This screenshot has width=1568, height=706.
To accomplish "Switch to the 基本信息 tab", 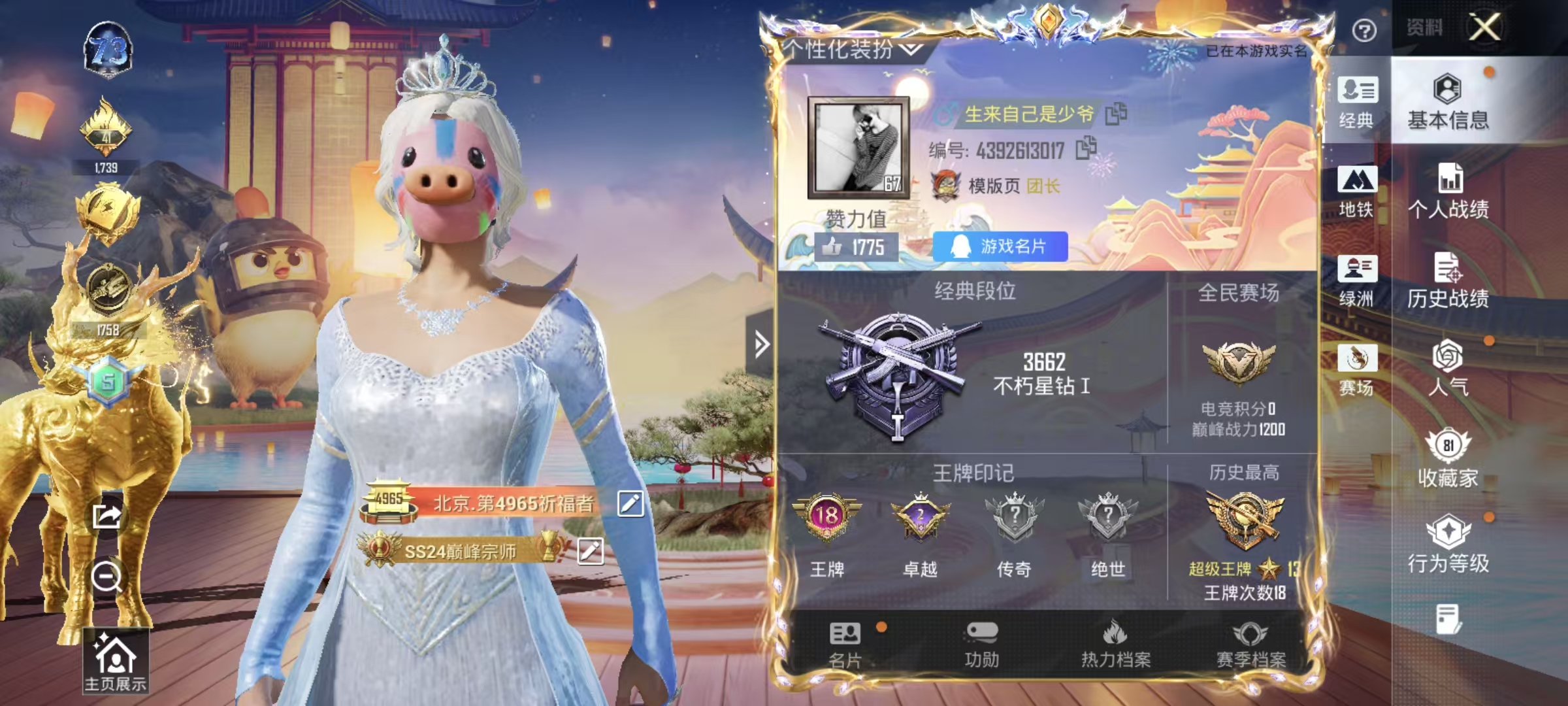I will [x=1448, y=102].
